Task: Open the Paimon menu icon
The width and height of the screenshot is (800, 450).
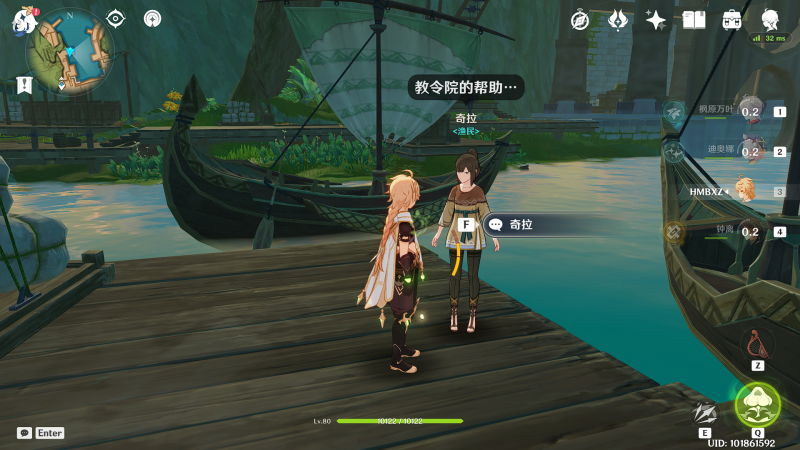Action: click(22, 22)
